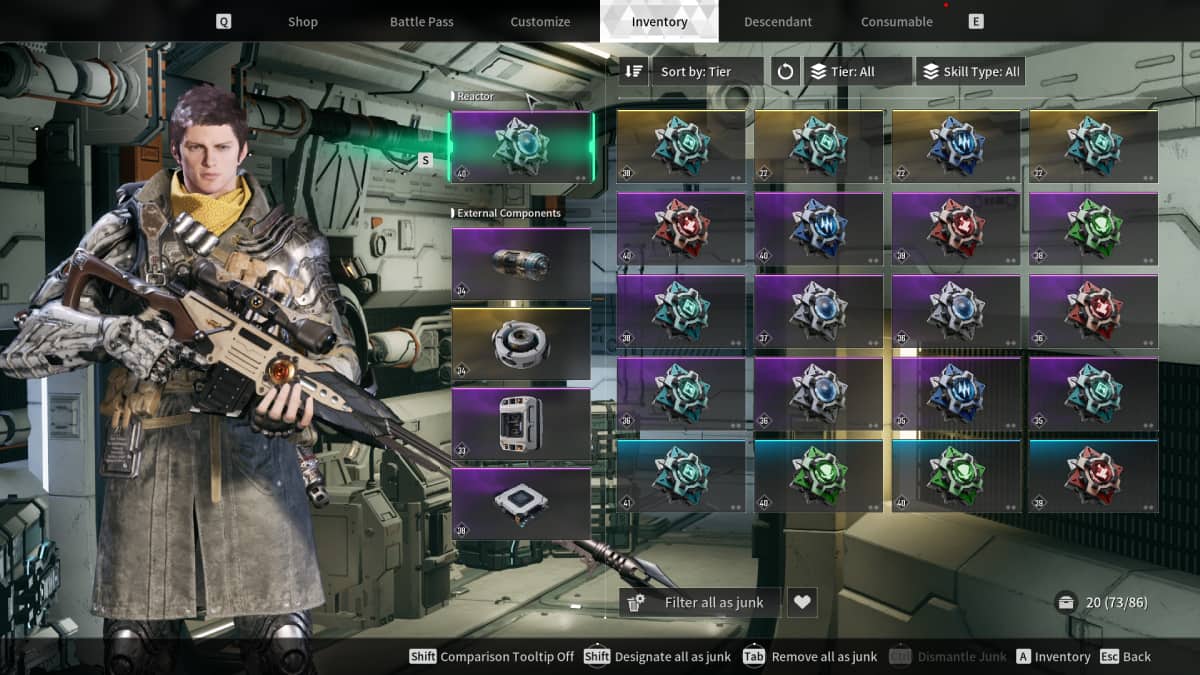Choose the ring-shaped gold external component
The image size is (1200, 675).
click(521, 344)
